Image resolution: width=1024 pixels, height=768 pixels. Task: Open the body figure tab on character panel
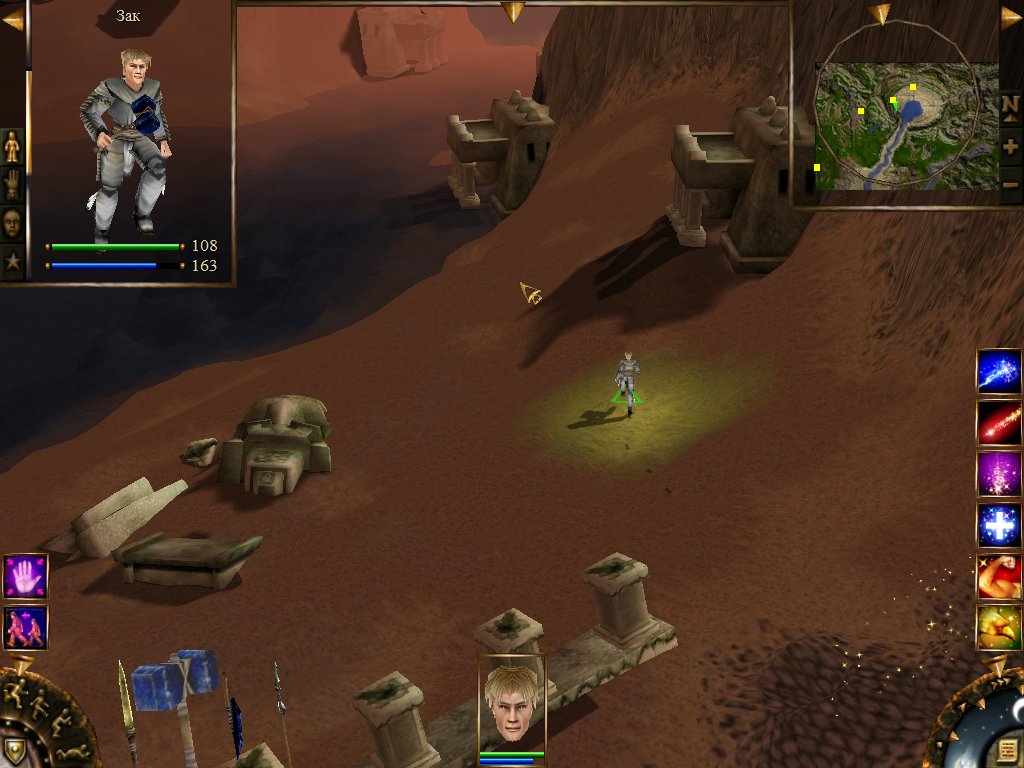12,147
